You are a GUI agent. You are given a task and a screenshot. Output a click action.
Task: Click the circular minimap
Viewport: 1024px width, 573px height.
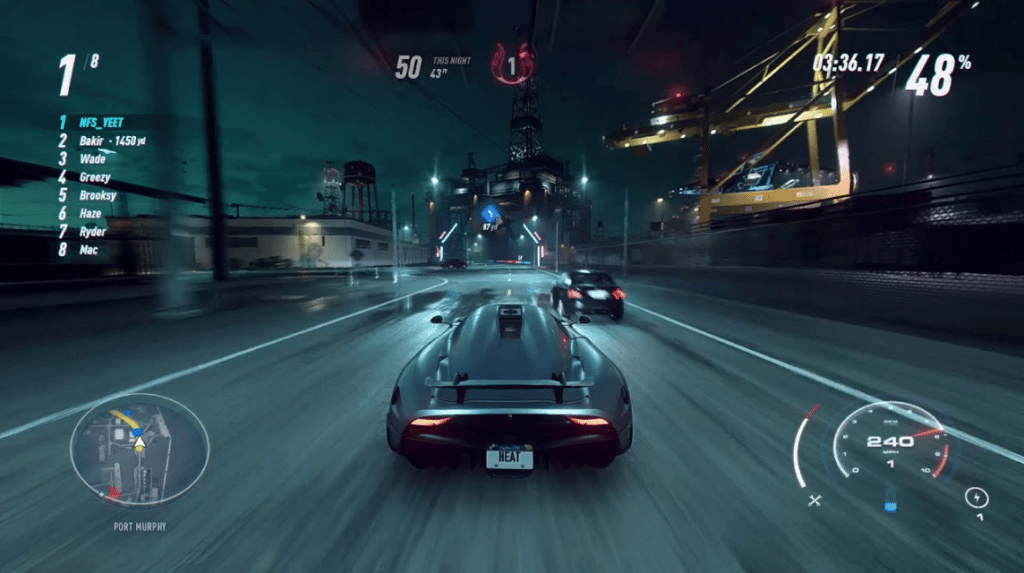139,449
